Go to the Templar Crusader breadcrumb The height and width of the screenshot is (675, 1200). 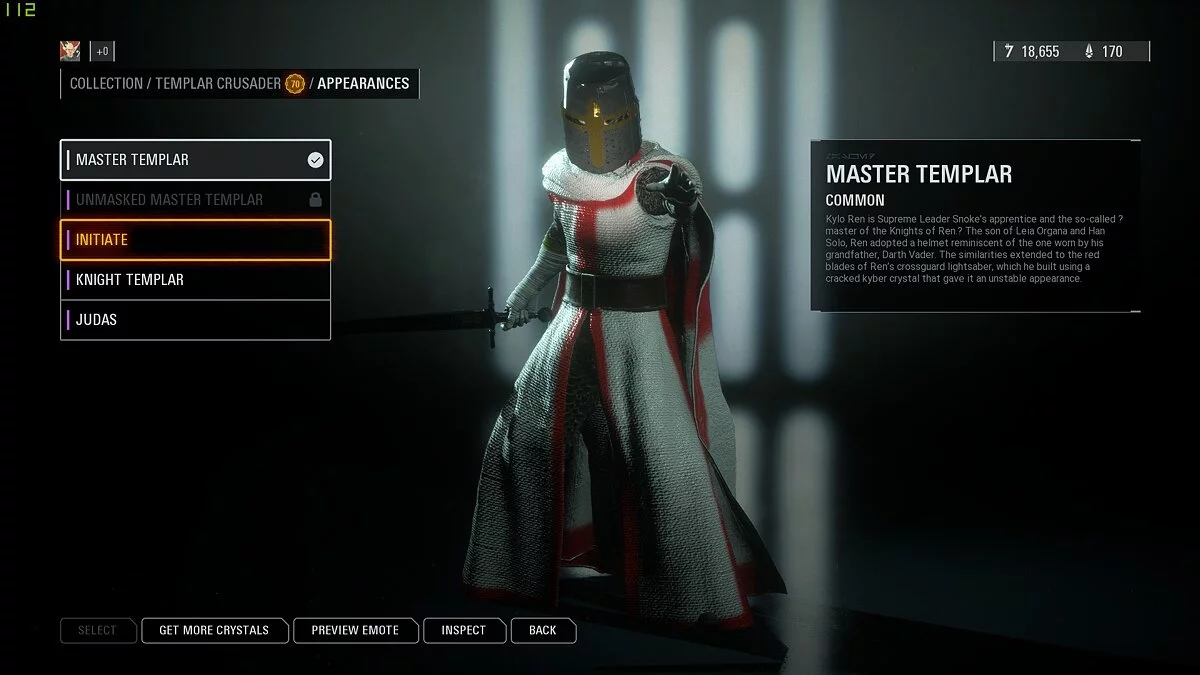[218, 84]
